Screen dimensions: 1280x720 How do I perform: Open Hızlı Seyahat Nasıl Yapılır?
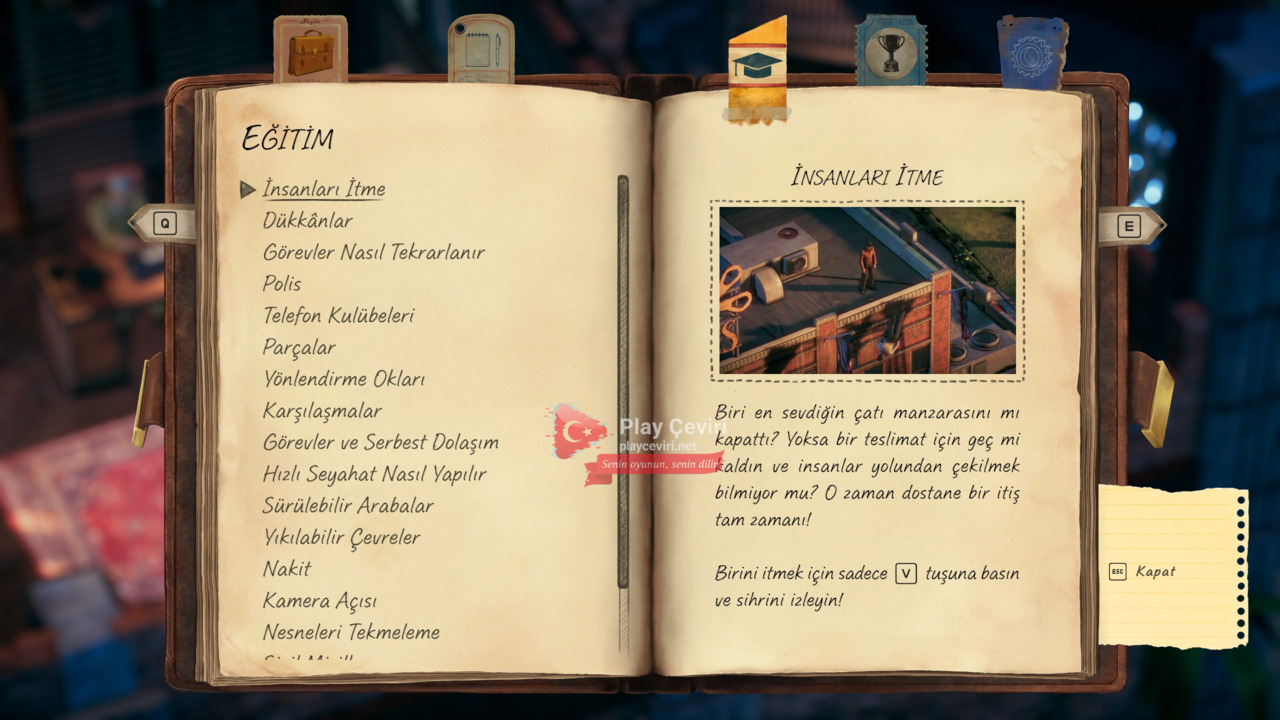pyautogui.click(x=374, y=474)
